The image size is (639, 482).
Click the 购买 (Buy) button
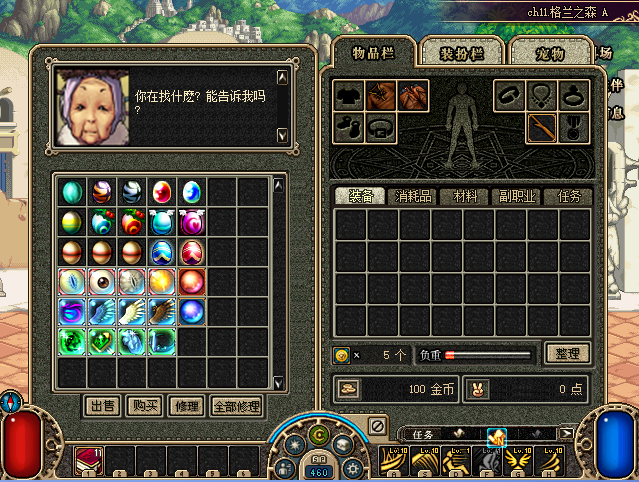143,407
